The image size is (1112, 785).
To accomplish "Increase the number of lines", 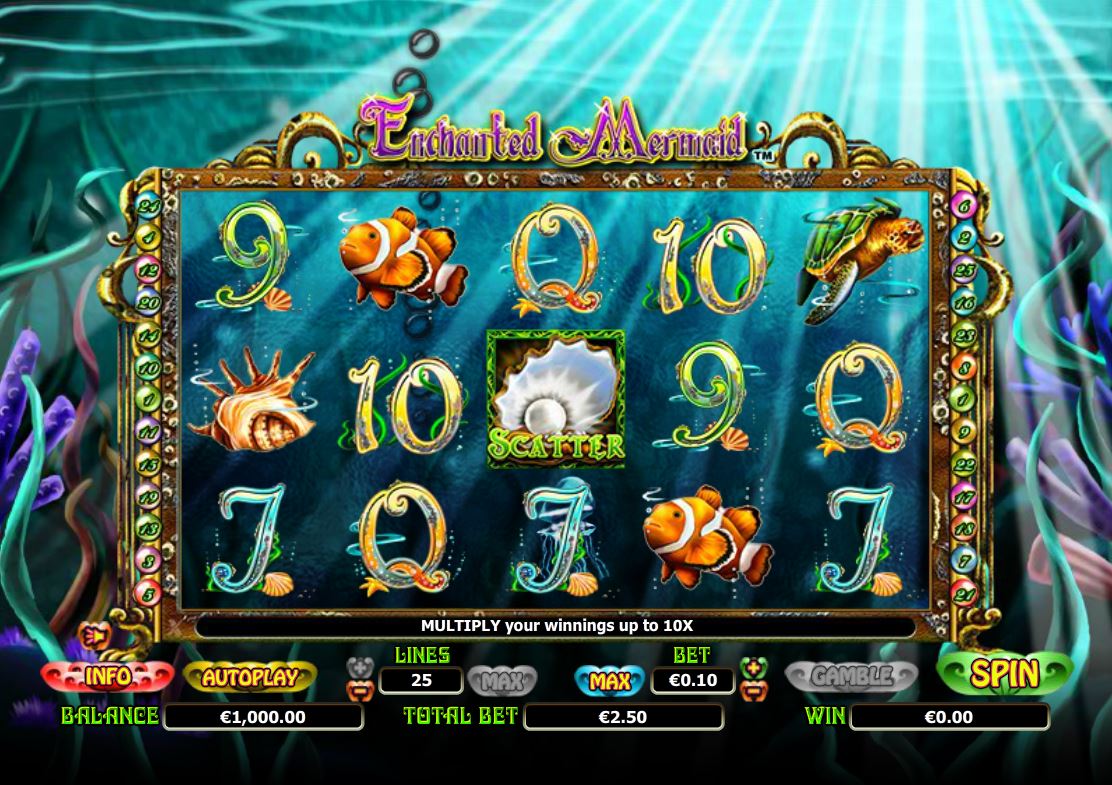I will pyautogui.click(x=357, y=667).
